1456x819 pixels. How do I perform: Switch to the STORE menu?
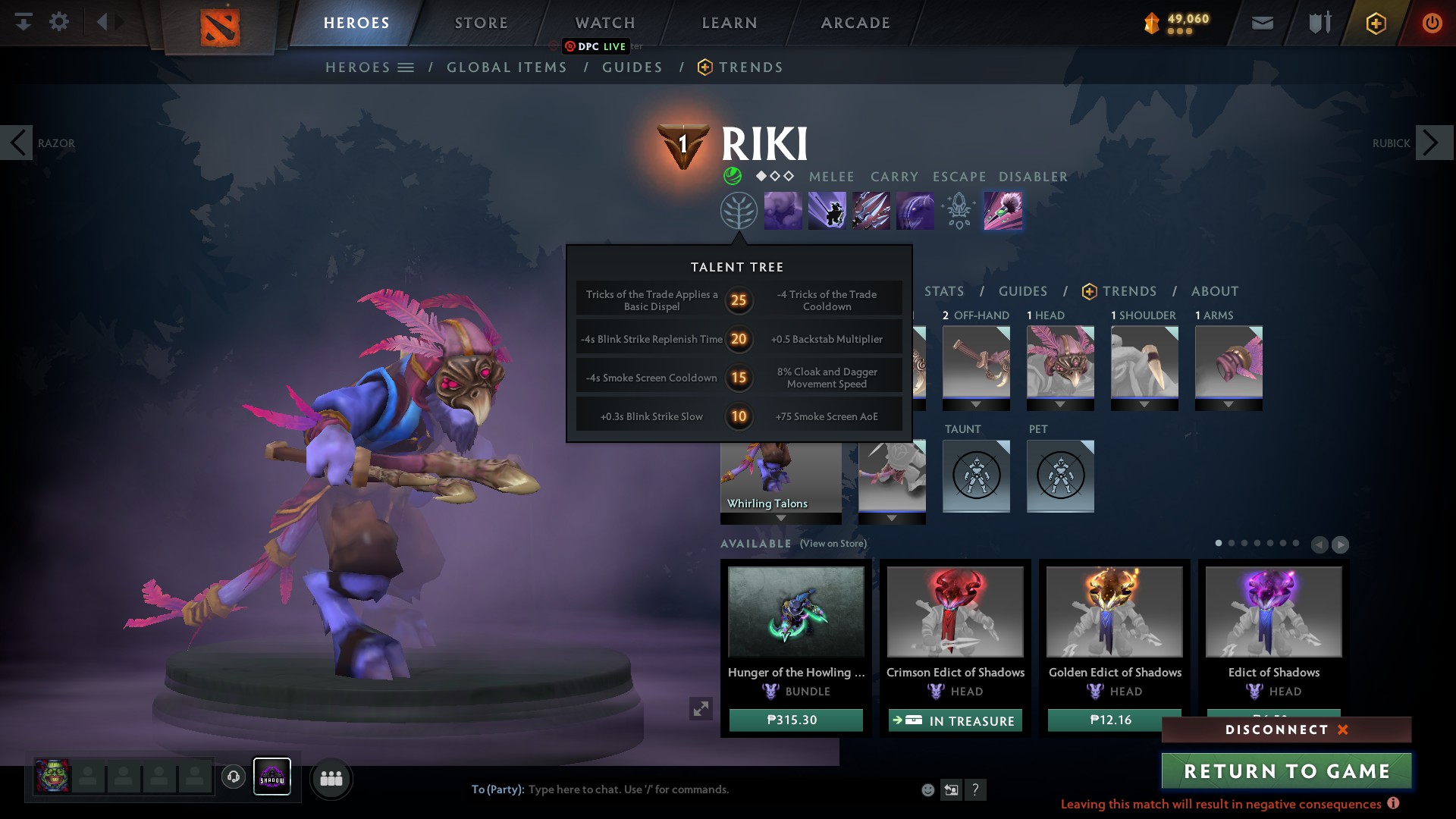tap(481, 22)
